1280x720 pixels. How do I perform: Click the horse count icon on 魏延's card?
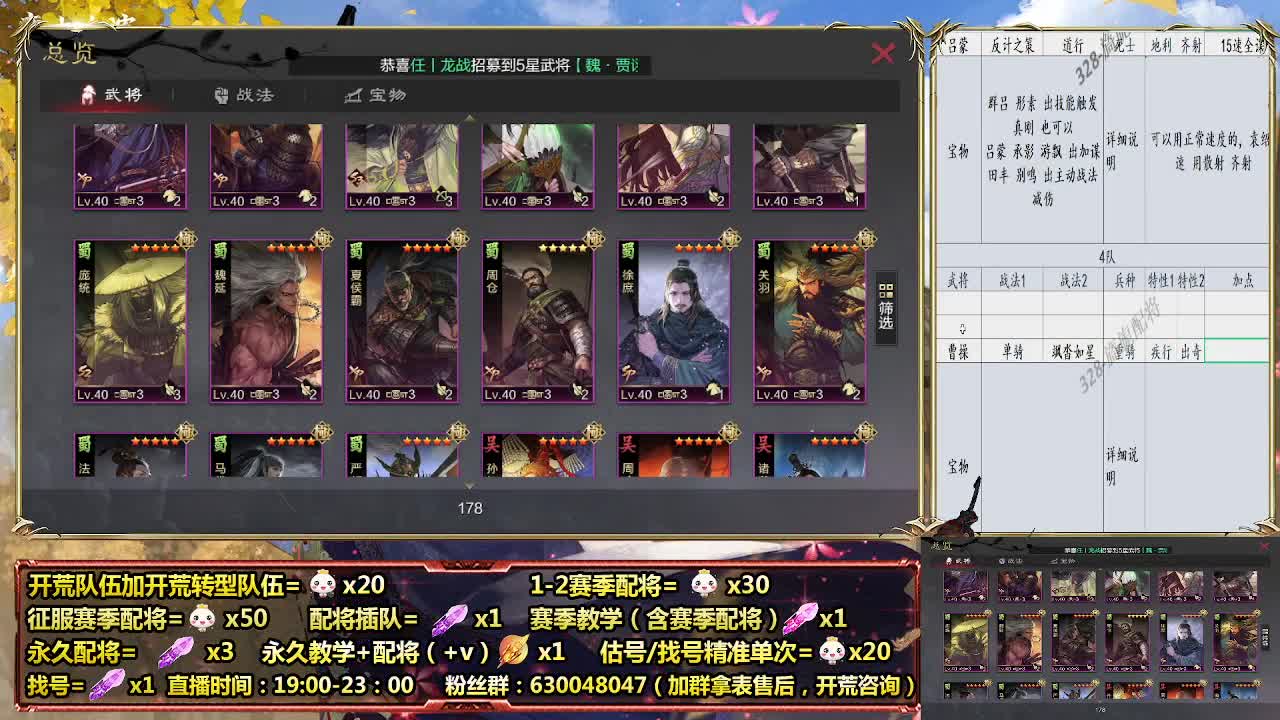click(304, 389)
